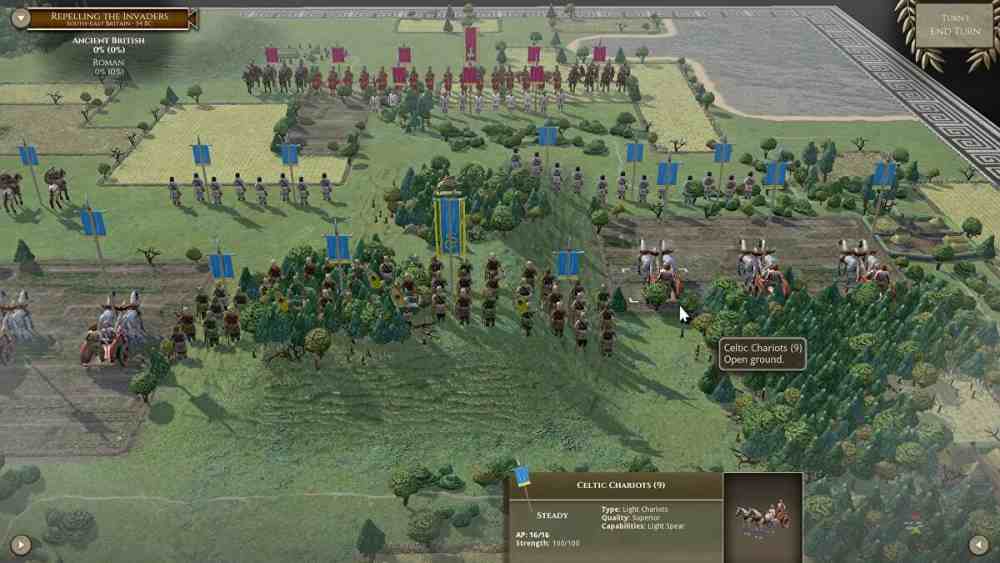Click the round arrow button at bottom-right
Image resolution: width=1000 pixels, height=563 pixels.
click(980, 545)
